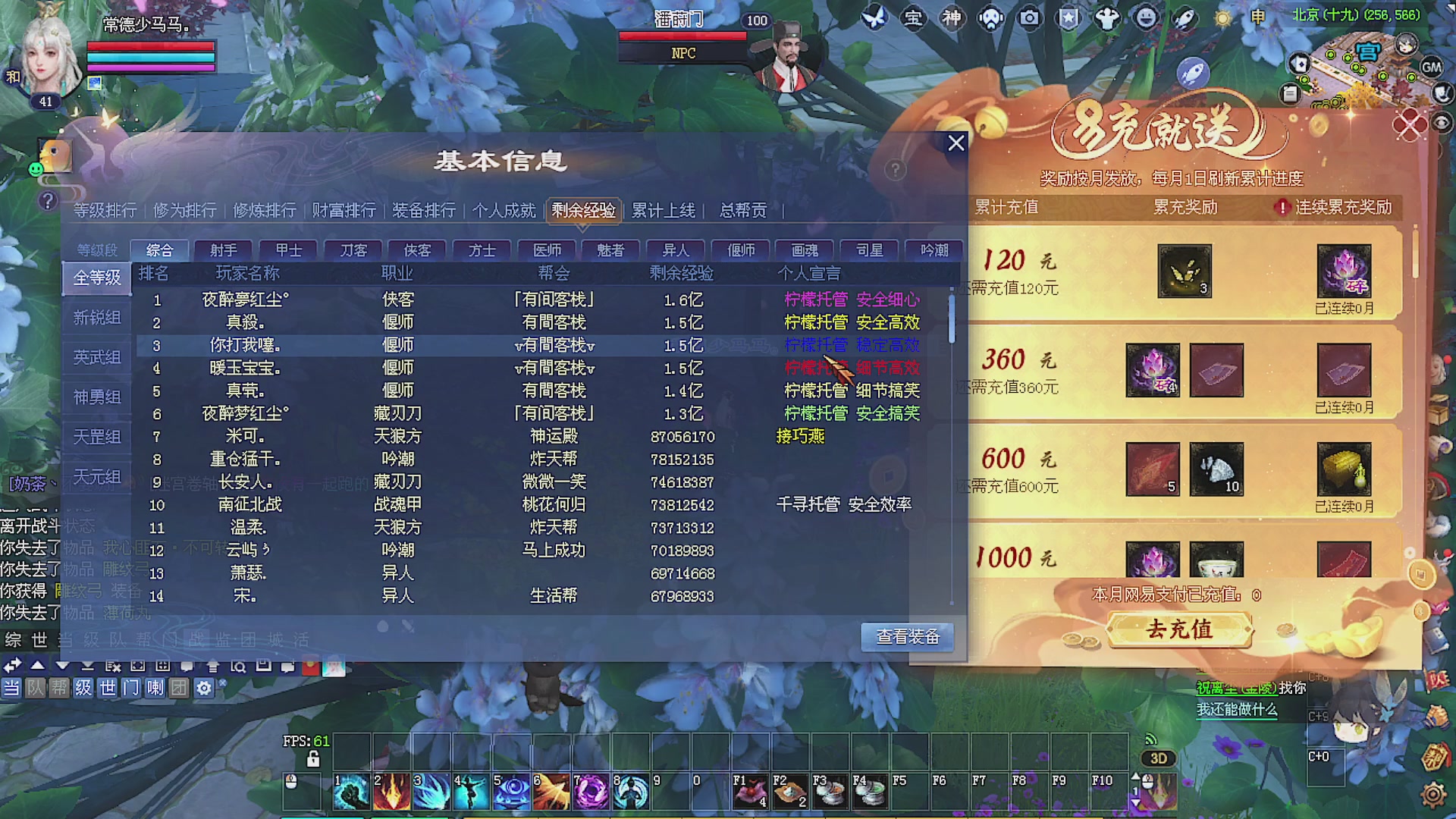1456x819 pixels.
Task: Toggle the 帮 chat channel tab
Action: [x=61, y=688]
